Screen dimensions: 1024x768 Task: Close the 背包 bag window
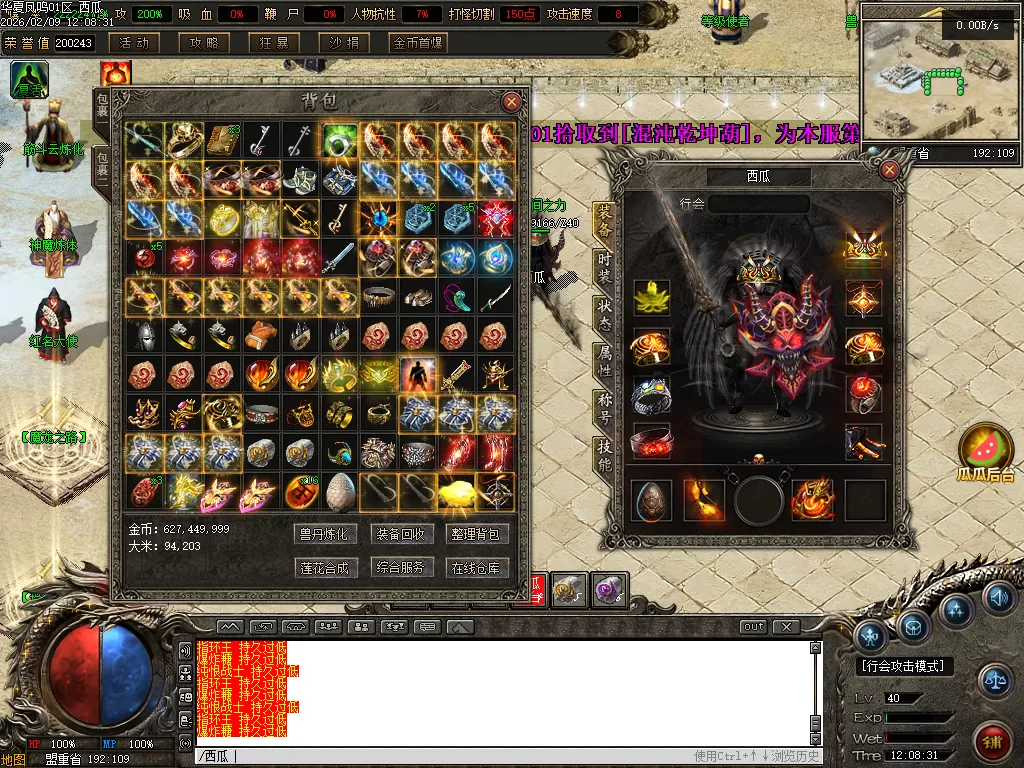click(x=511, y=102)
